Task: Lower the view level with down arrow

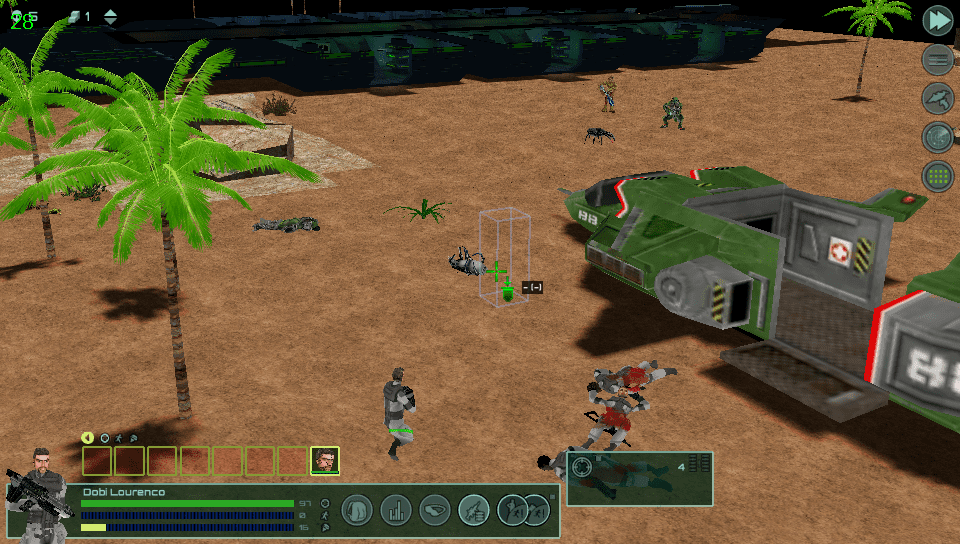Action: [110, 21]
